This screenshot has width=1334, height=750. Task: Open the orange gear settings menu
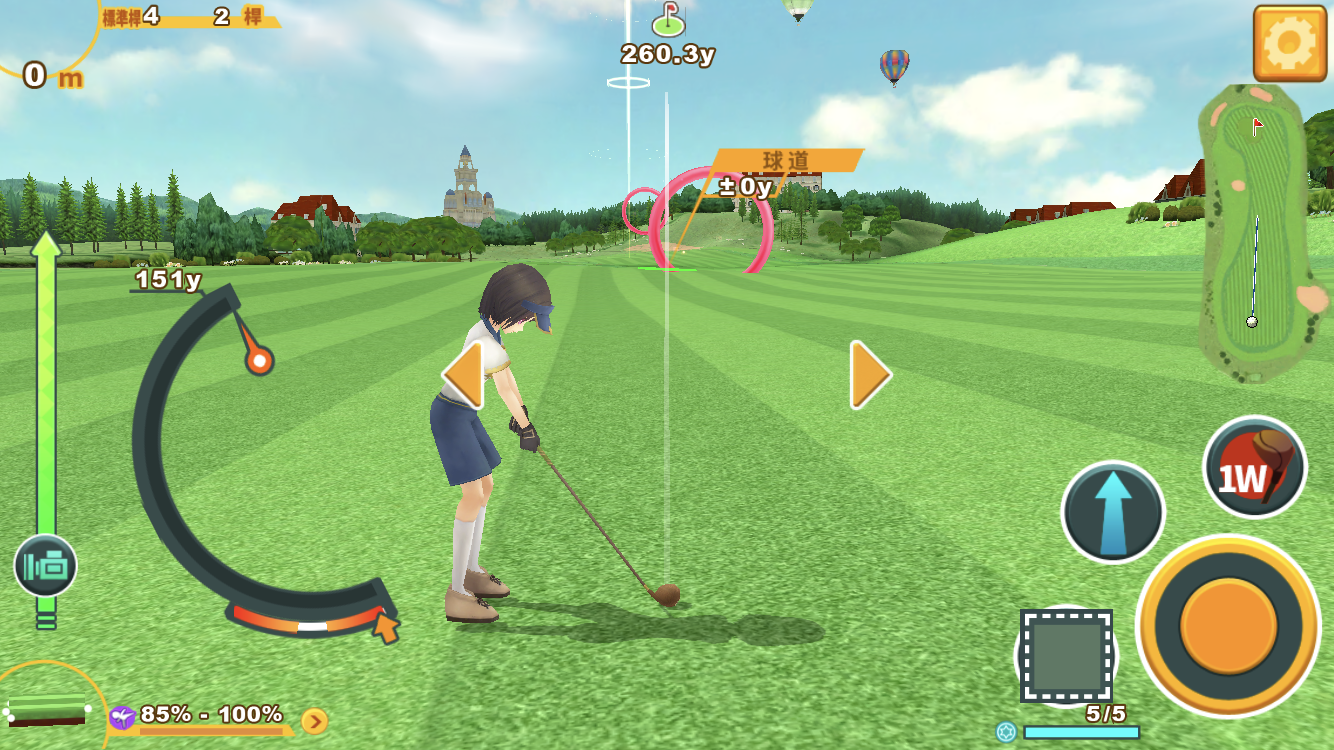coord(1289,43)
